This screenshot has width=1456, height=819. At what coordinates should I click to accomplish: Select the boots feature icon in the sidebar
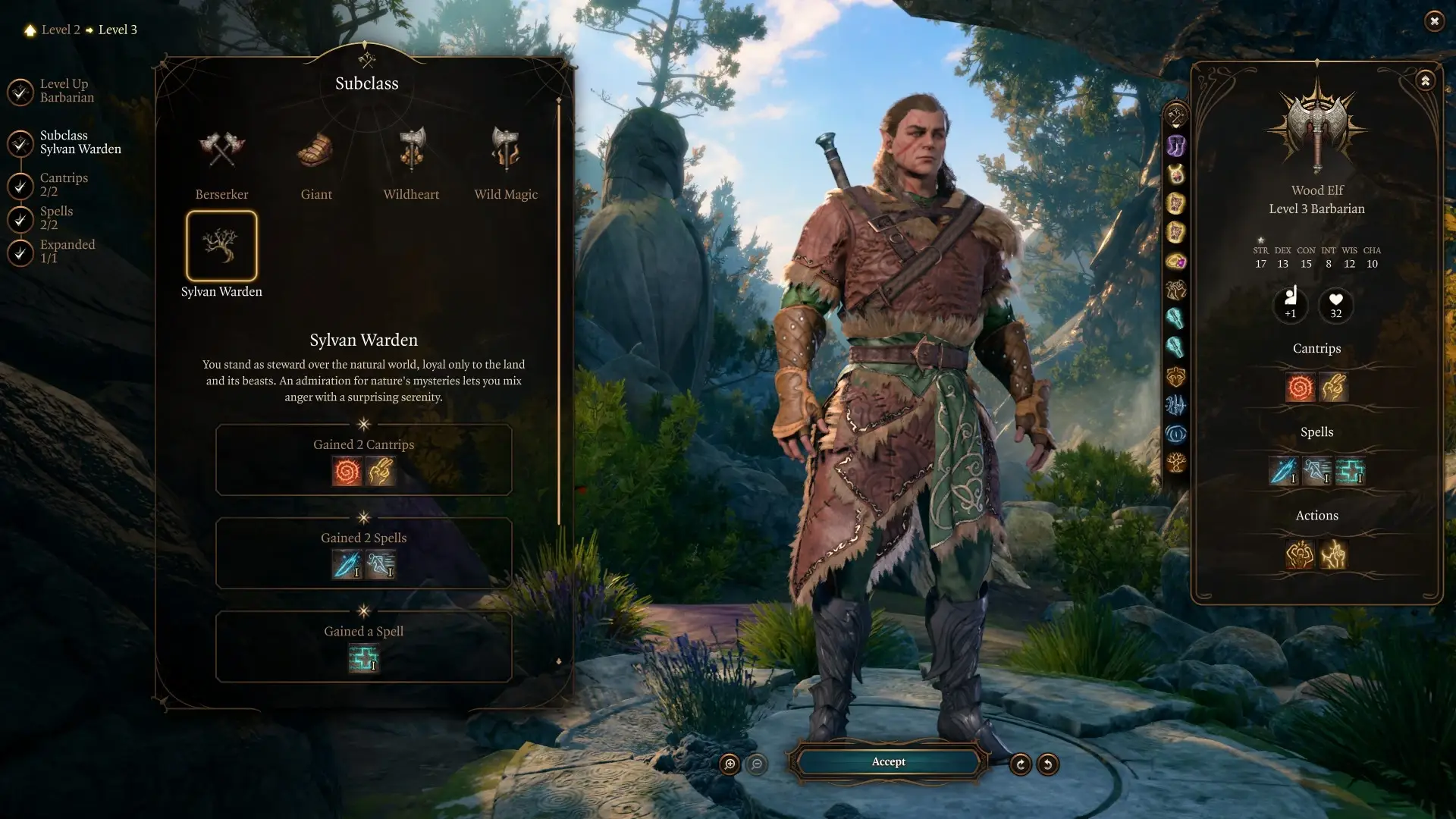1176,144
